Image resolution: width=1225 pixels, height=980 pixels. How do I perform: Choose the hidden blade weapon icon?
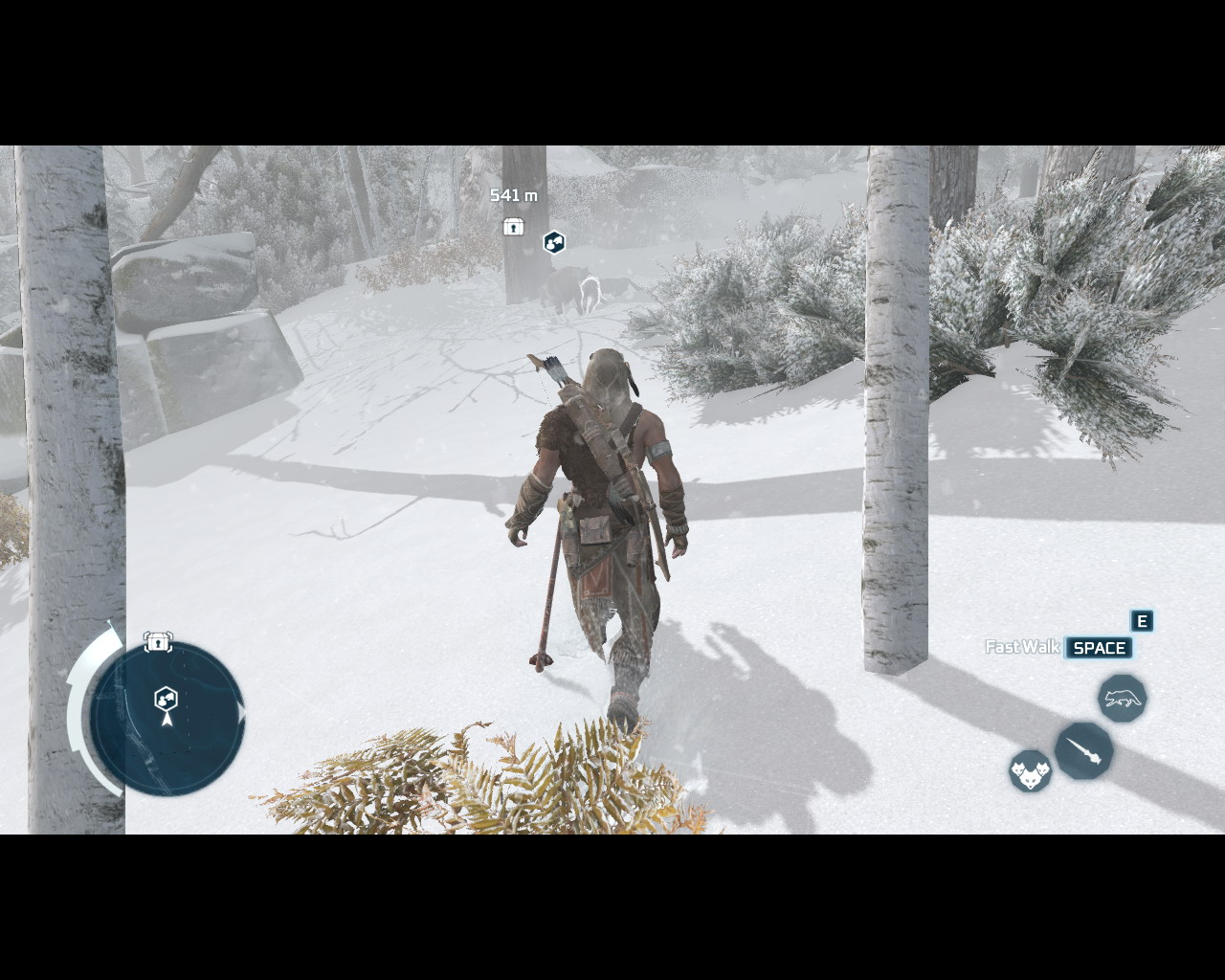(1084, 750)
